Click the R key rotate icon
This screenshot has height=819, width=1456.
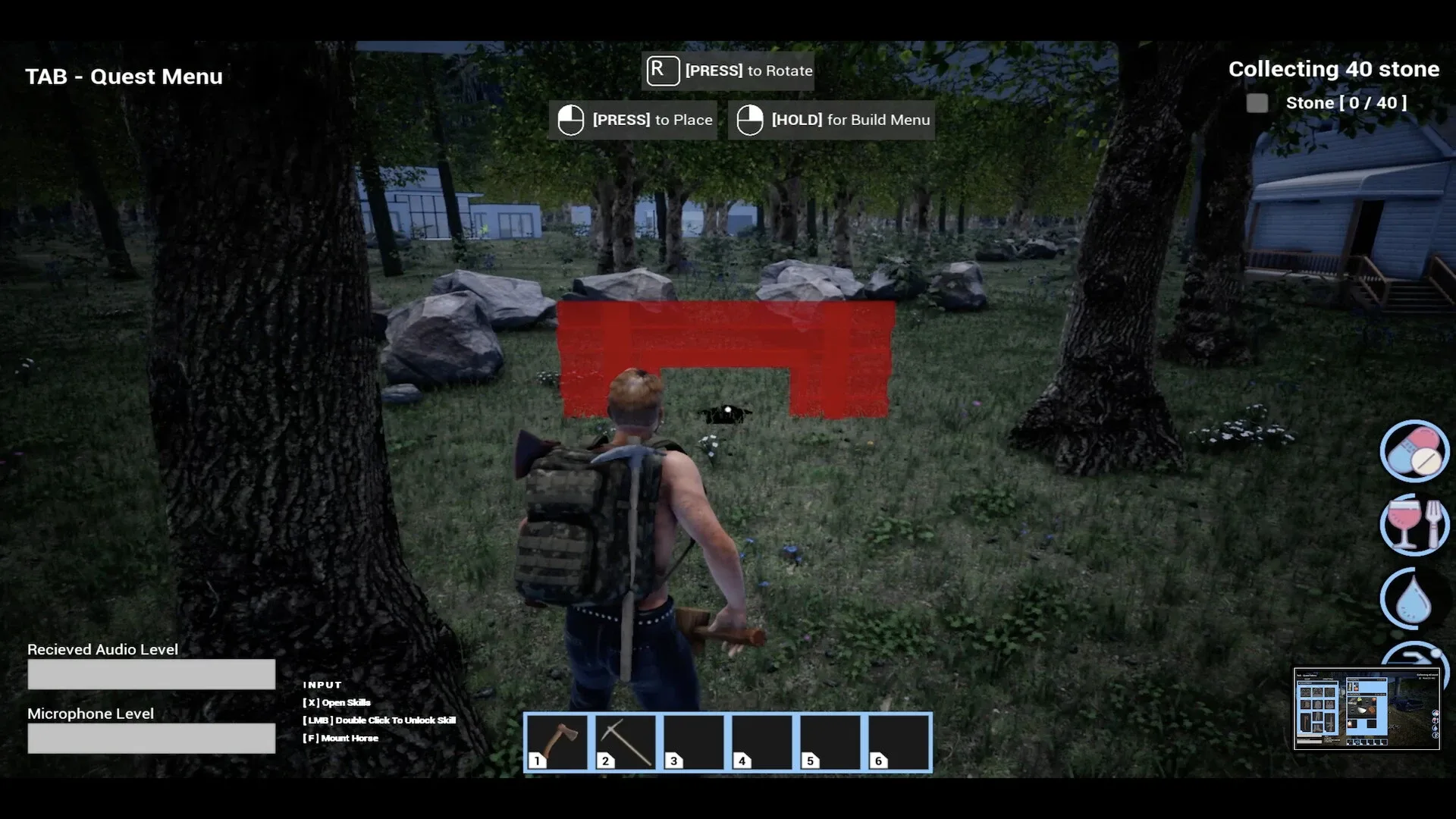[x=662, y=71]
